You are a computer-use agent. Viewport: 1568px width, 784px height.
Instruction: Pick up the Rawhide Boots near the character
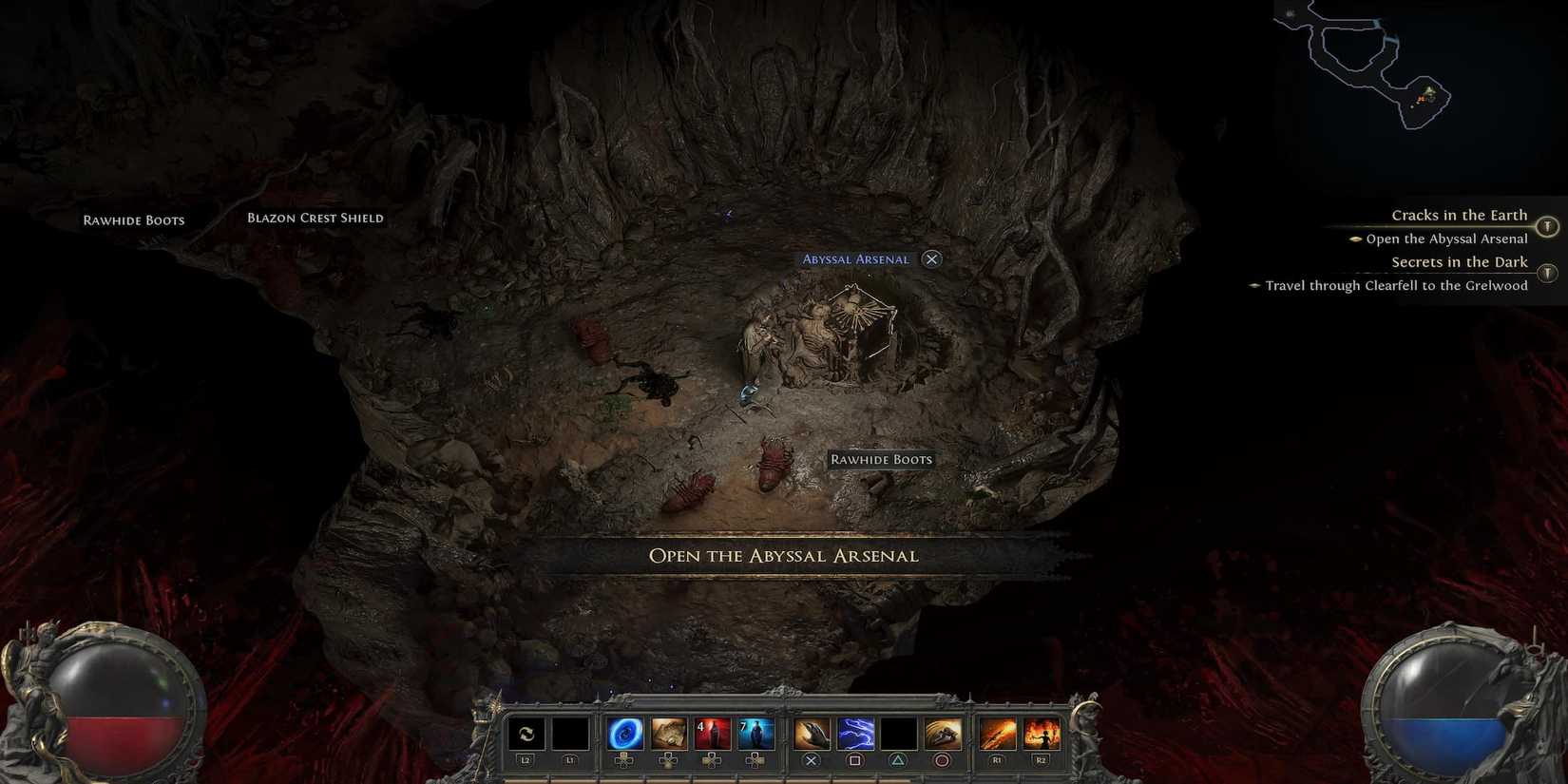click(882, 459)
